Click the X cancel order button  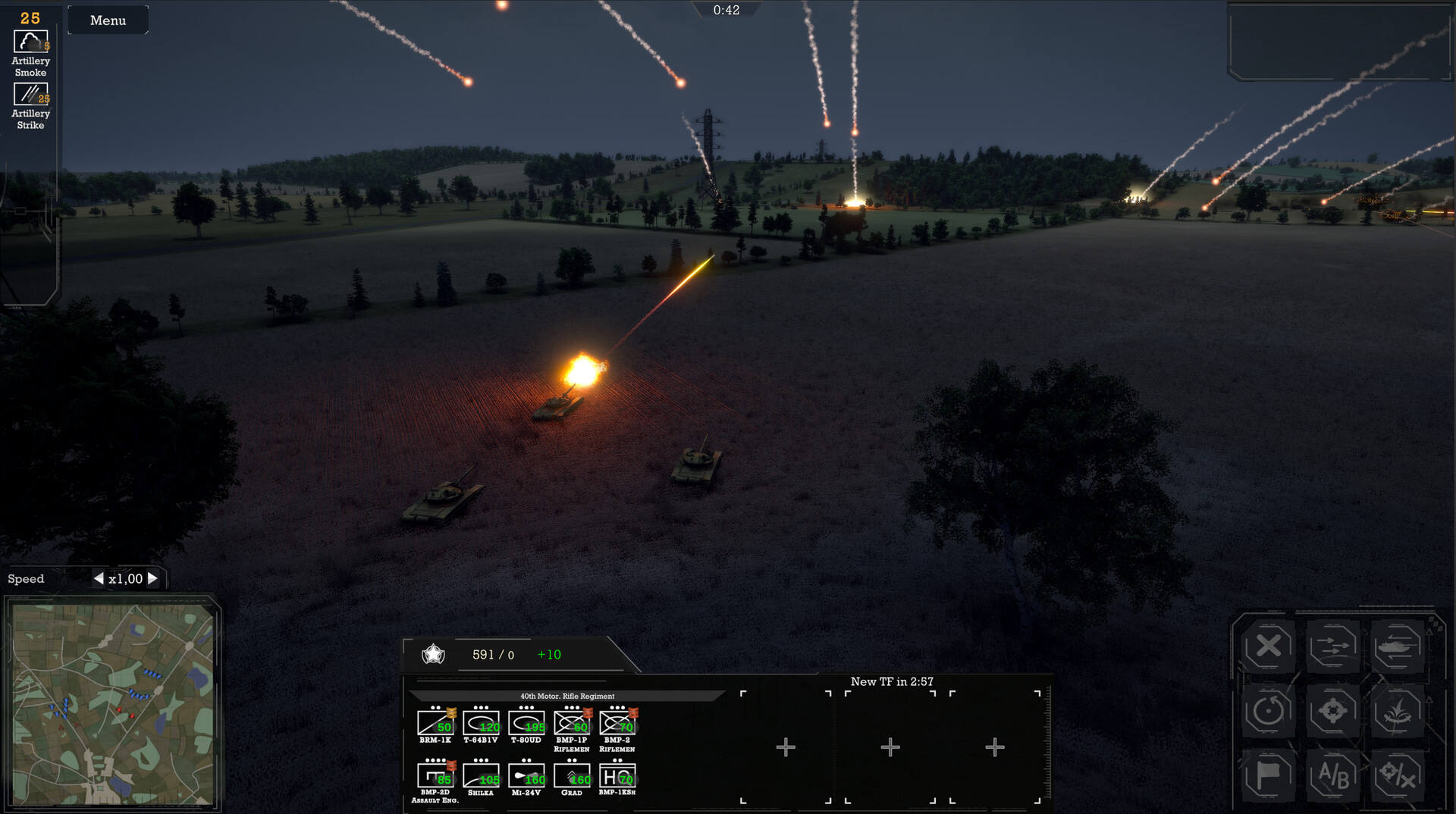point(1268,647)
